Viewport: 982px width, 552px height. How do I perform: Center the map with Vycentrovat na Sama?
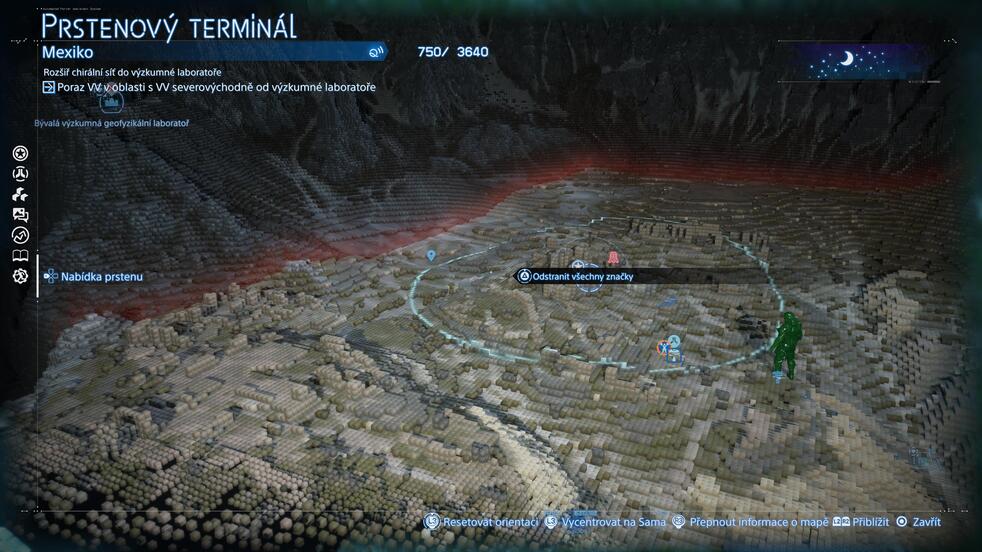click(604, 521)
